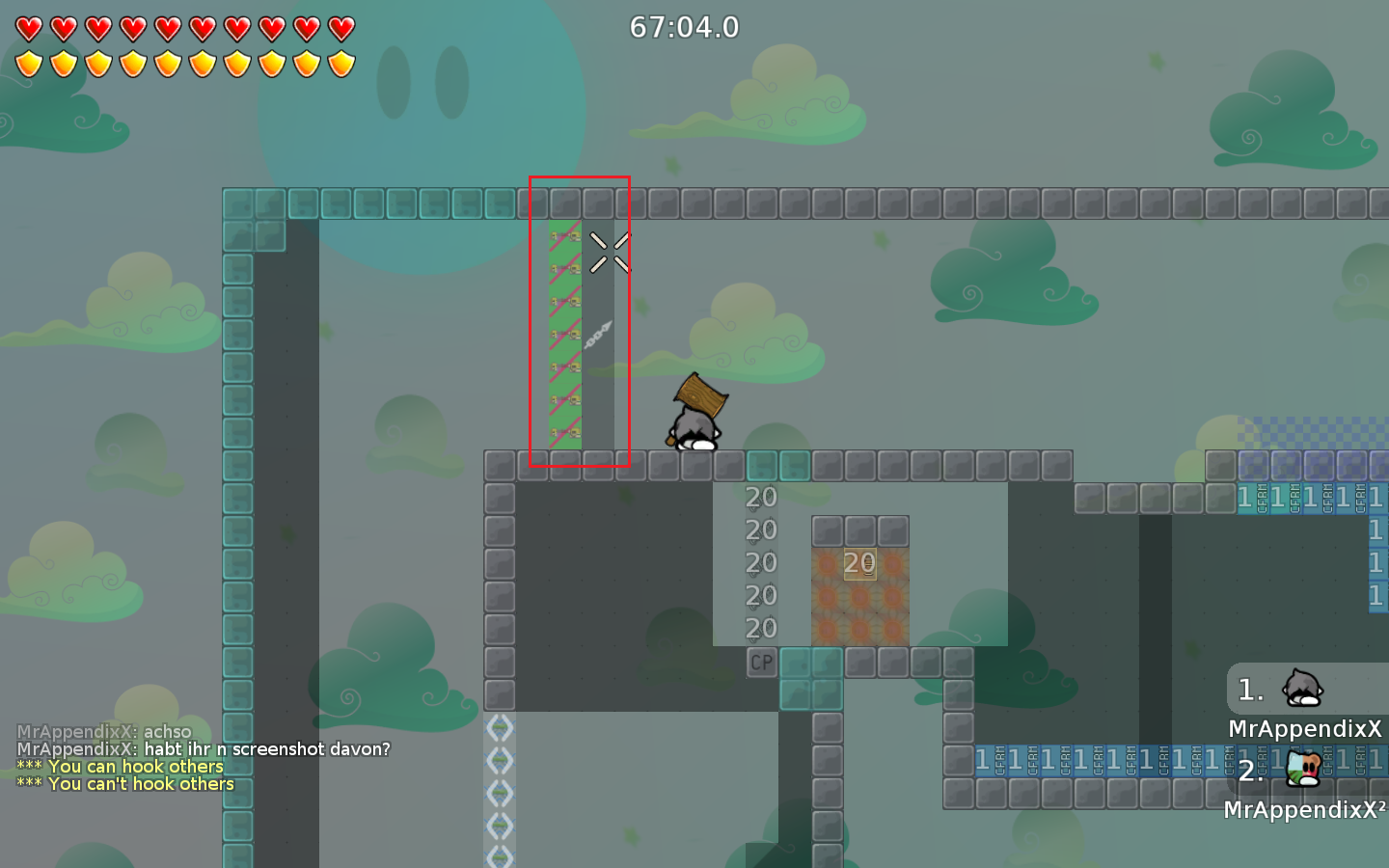Click the small arrow marker inside the freeze column
The image size is (1389, 868).
(x=598, y=336)
